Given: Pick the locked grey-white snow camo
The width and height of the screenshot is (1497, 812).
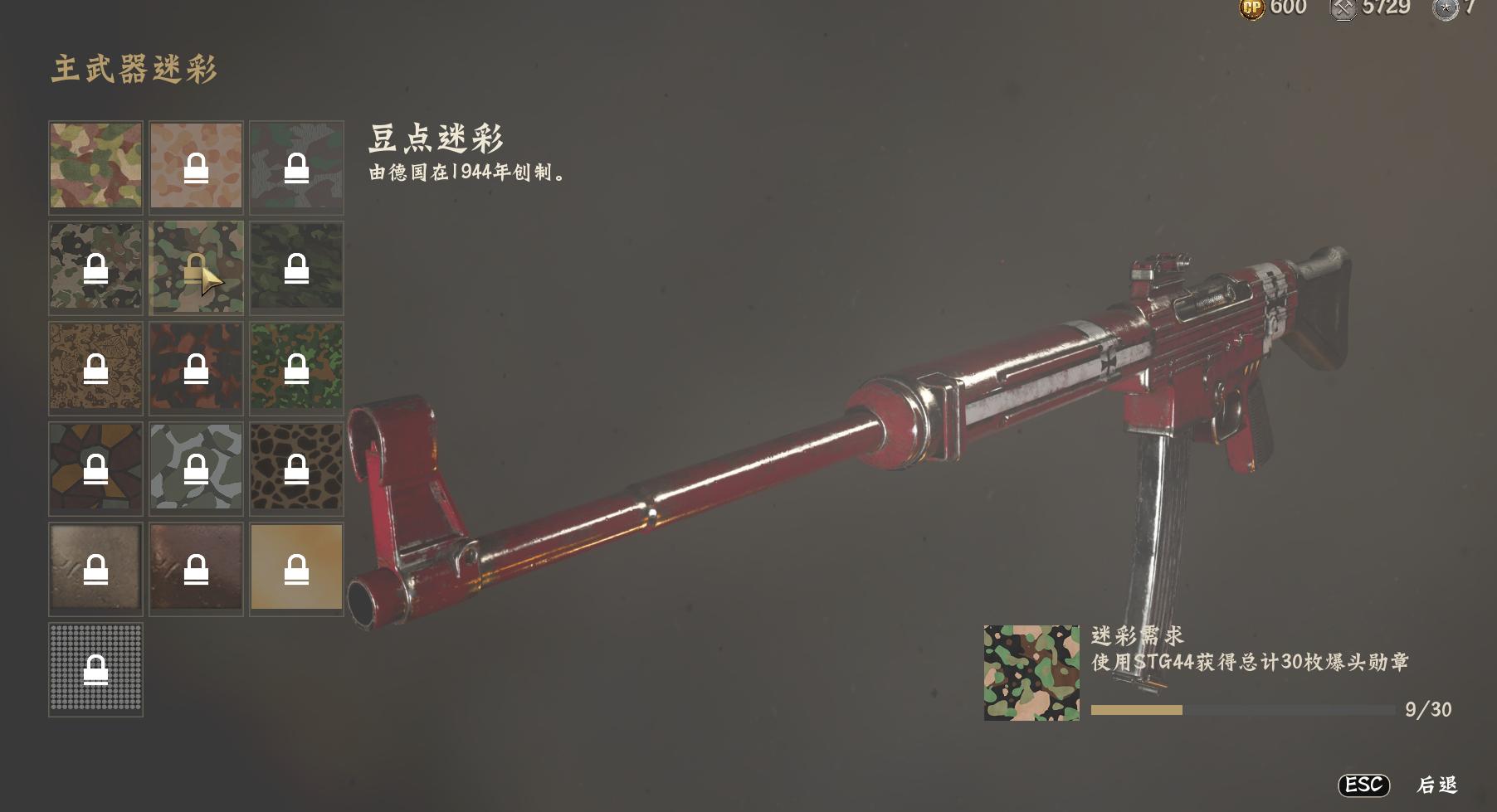Looking at the screenshot, I should pyautogui.click(x=196, y=468).
